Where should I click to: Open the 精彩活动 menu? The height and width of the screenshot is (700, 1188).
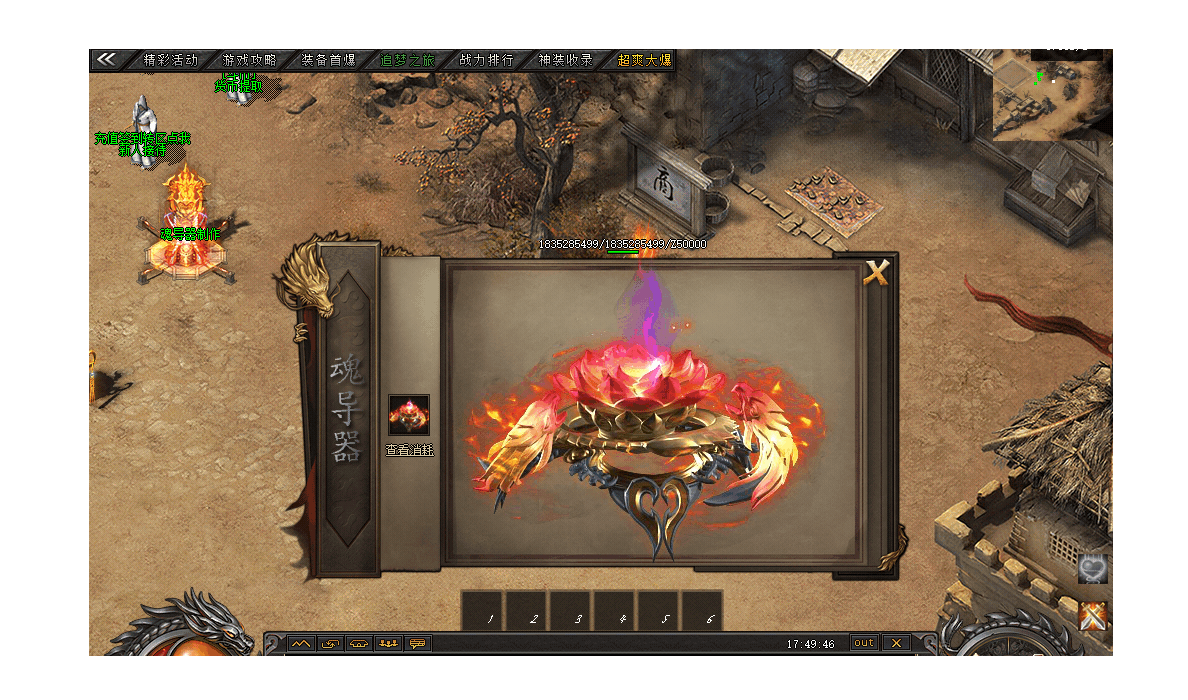click(171, 60)
